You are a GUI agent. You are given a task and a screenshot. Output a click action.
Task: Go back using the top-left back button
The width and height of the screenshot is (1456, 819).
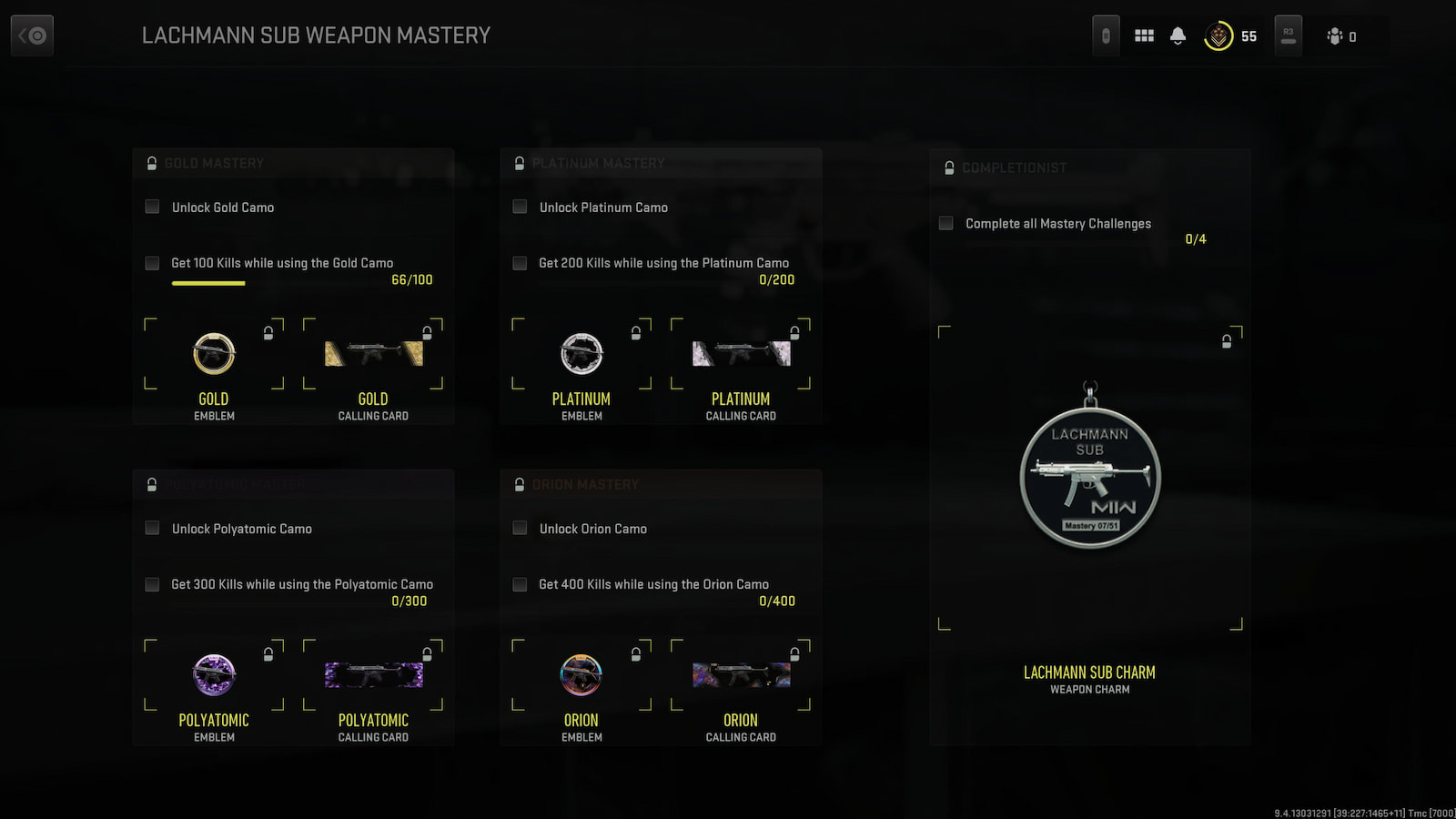(x=32, y=36)
